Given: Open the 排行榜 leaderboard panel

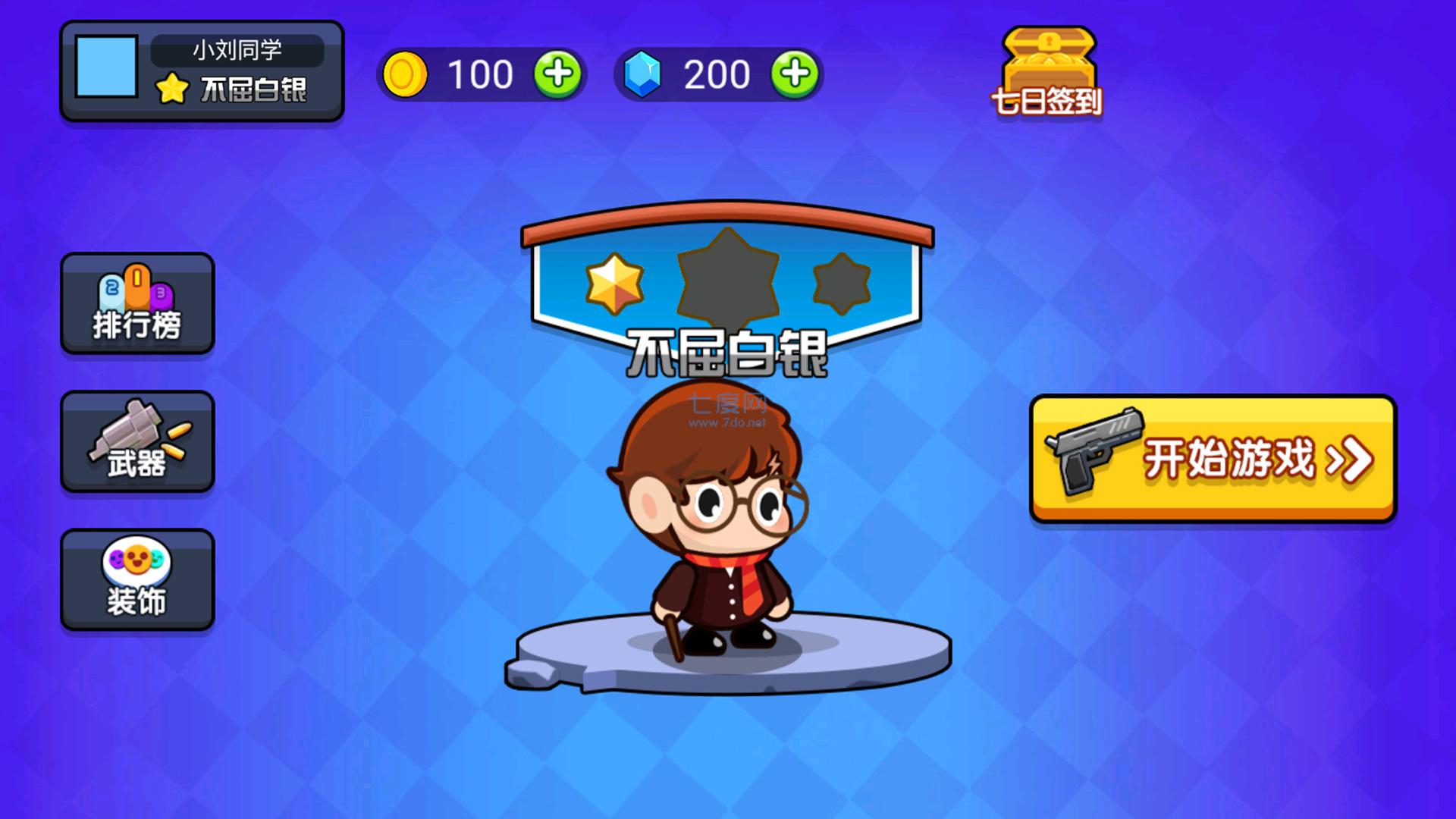Looking at the screenshot, I should coord(136,303).
